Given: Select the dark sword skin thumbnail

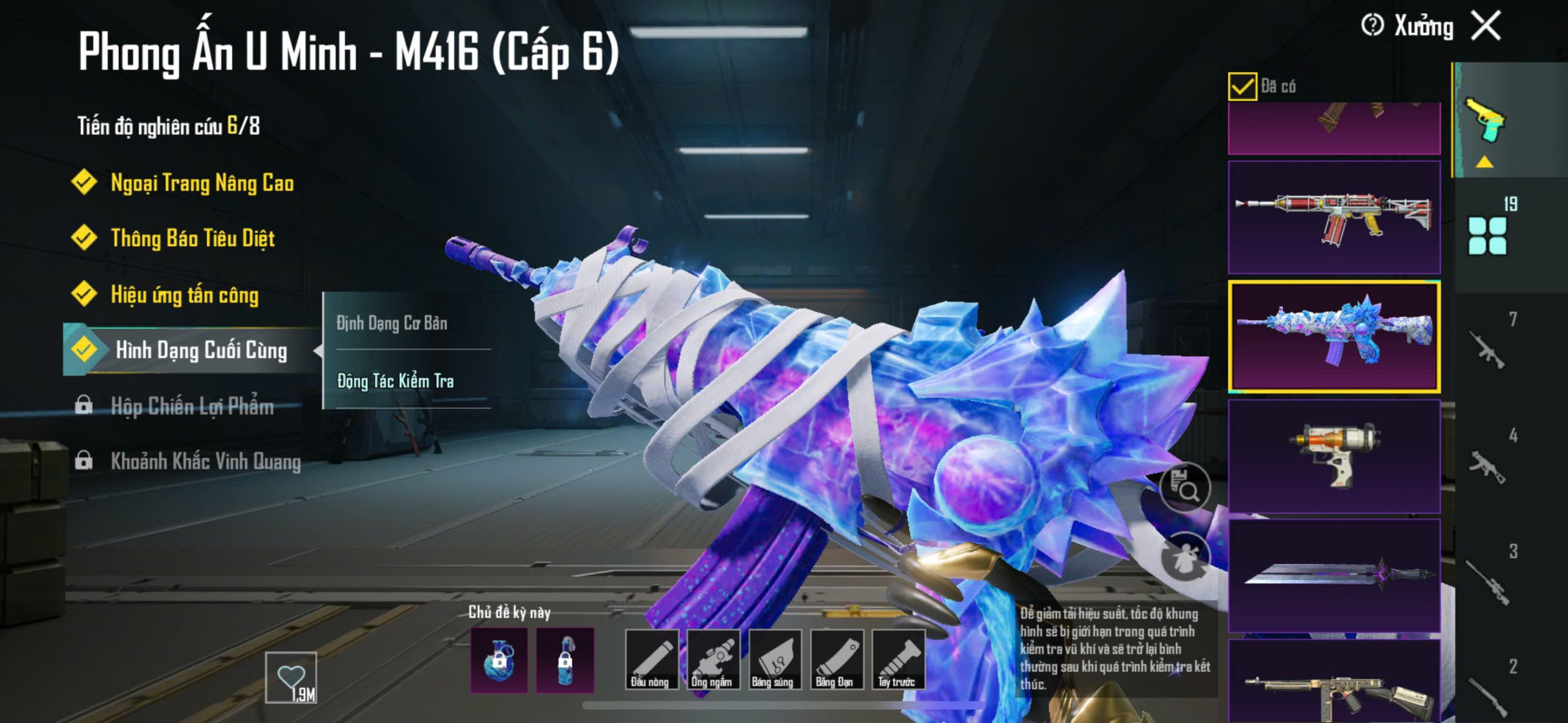Looking at the screenshot, I should click(1334, 574).
